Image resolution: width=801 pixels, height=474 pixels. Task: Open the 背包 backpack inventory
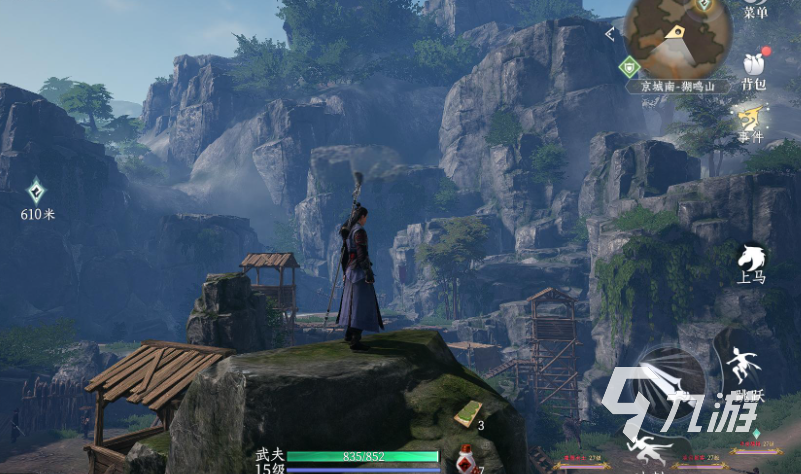click(754, 68)
